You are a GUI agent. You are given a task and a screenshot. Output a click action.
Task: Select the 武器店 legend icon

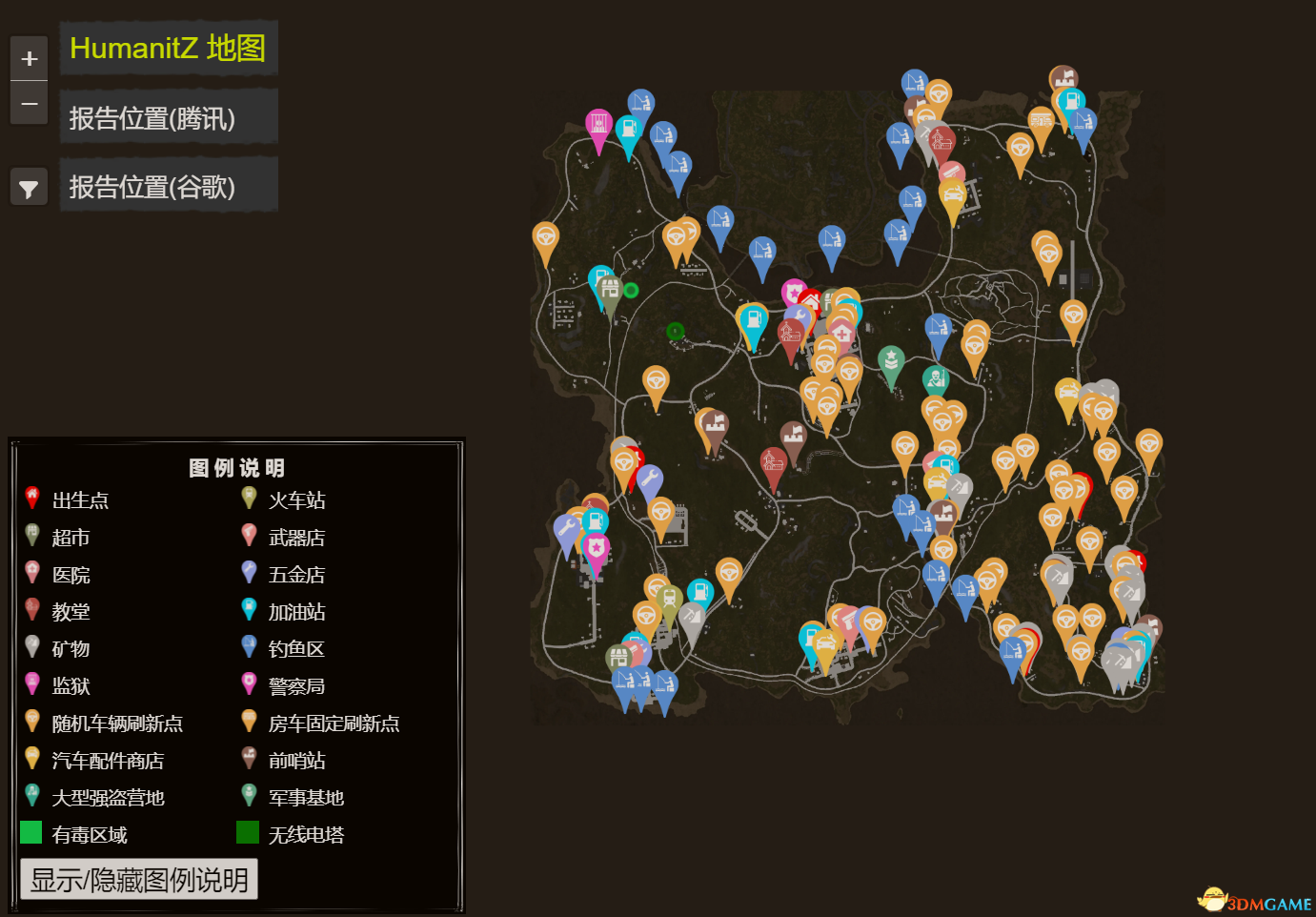[x=249, y=533]
